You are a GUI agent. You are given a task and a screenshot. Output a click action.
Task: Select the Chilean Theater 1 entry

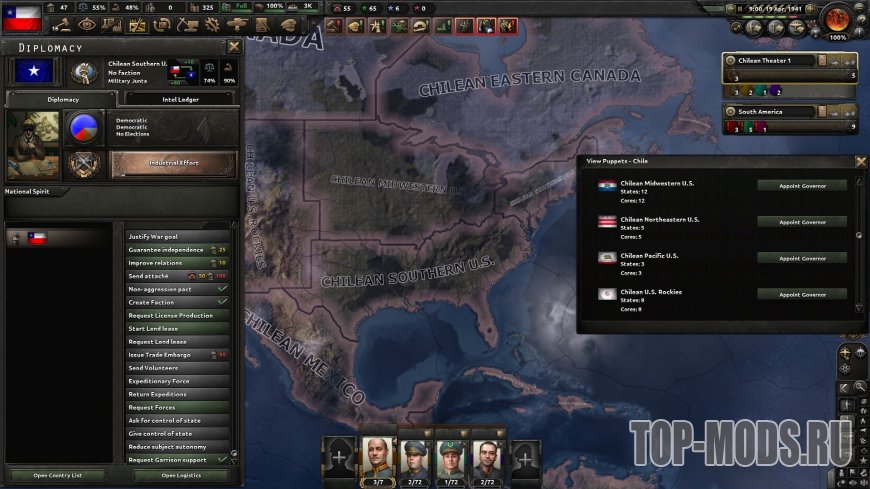[768, 61]
